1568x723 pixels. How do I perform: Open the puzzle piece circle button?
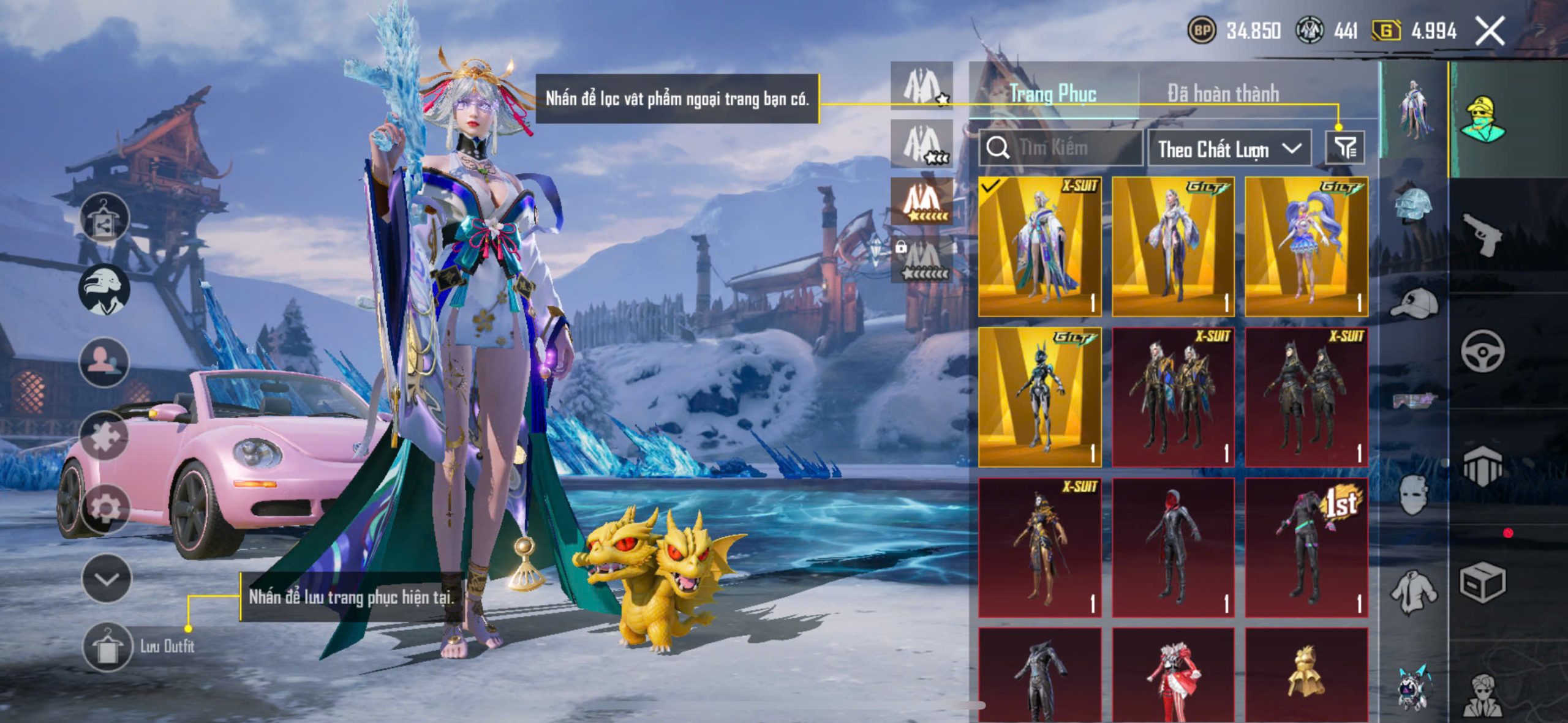pos(104,435)
